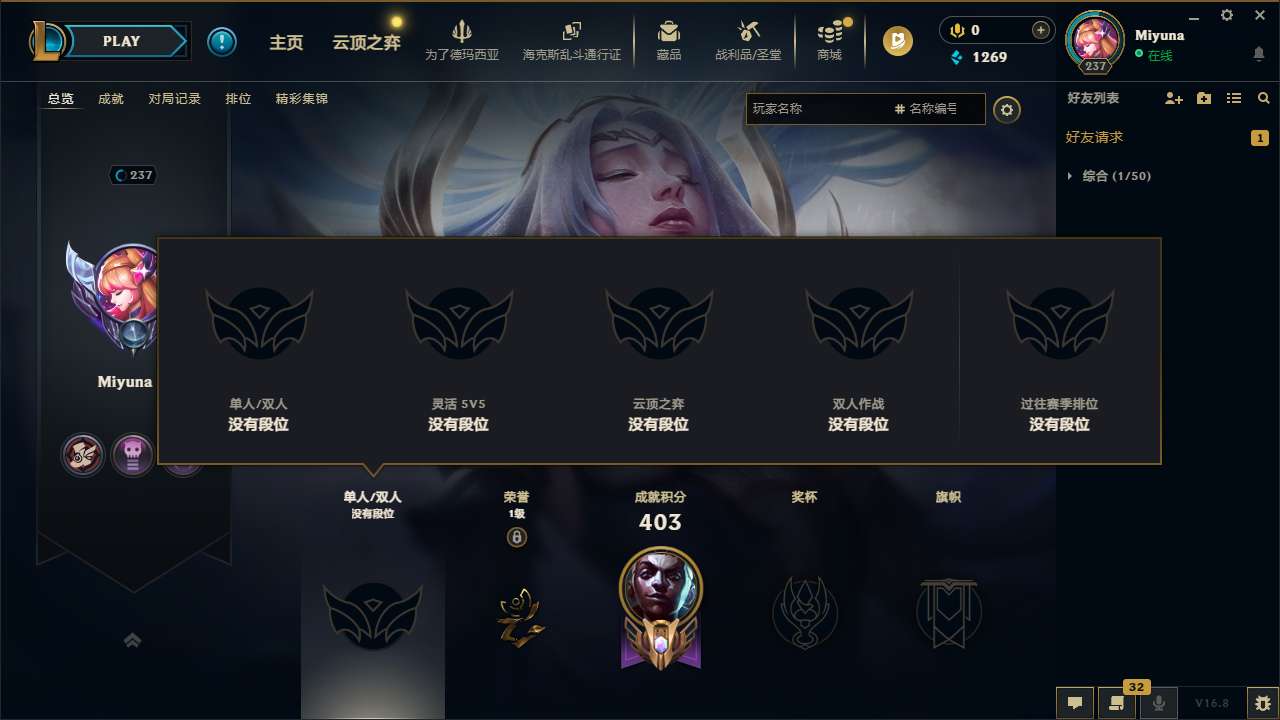Screen dimensions: 1280x720
Task: Open the gear dropdown beside player search
Action: (x=1007, y=110)
